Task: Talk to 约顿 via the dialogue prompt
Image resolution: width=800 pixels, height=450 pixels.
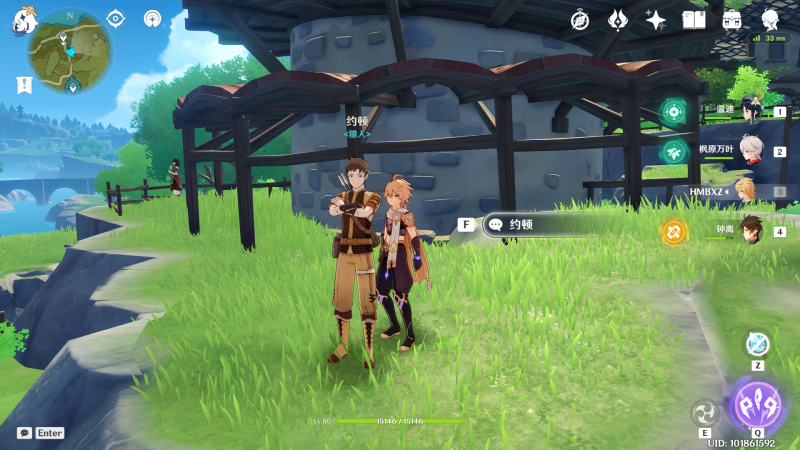Action: (x=540, y=225)
